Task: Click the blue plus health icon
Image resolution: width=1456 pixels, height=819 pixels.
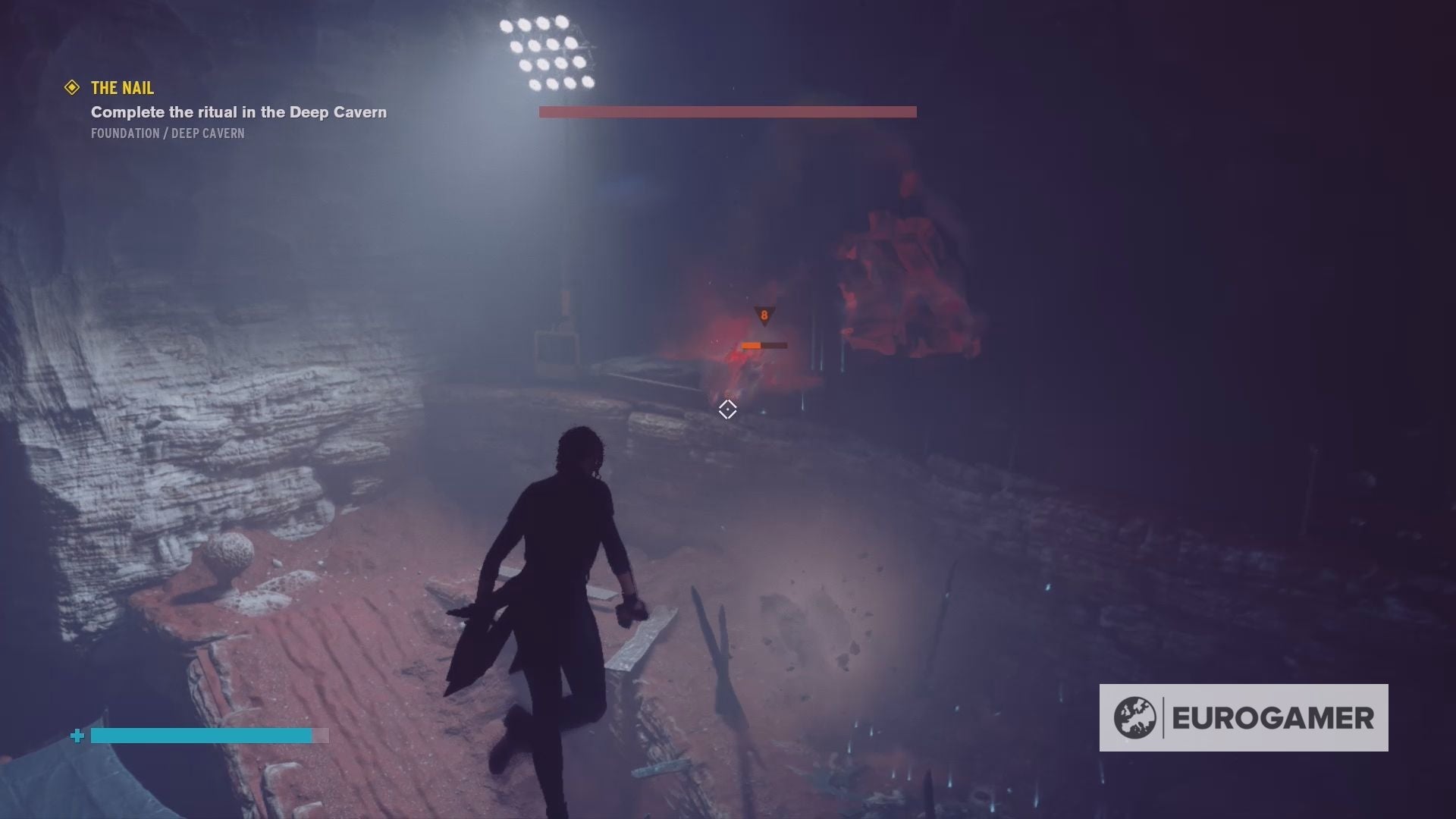Action: pyautogui.click(x=78, y=735)
